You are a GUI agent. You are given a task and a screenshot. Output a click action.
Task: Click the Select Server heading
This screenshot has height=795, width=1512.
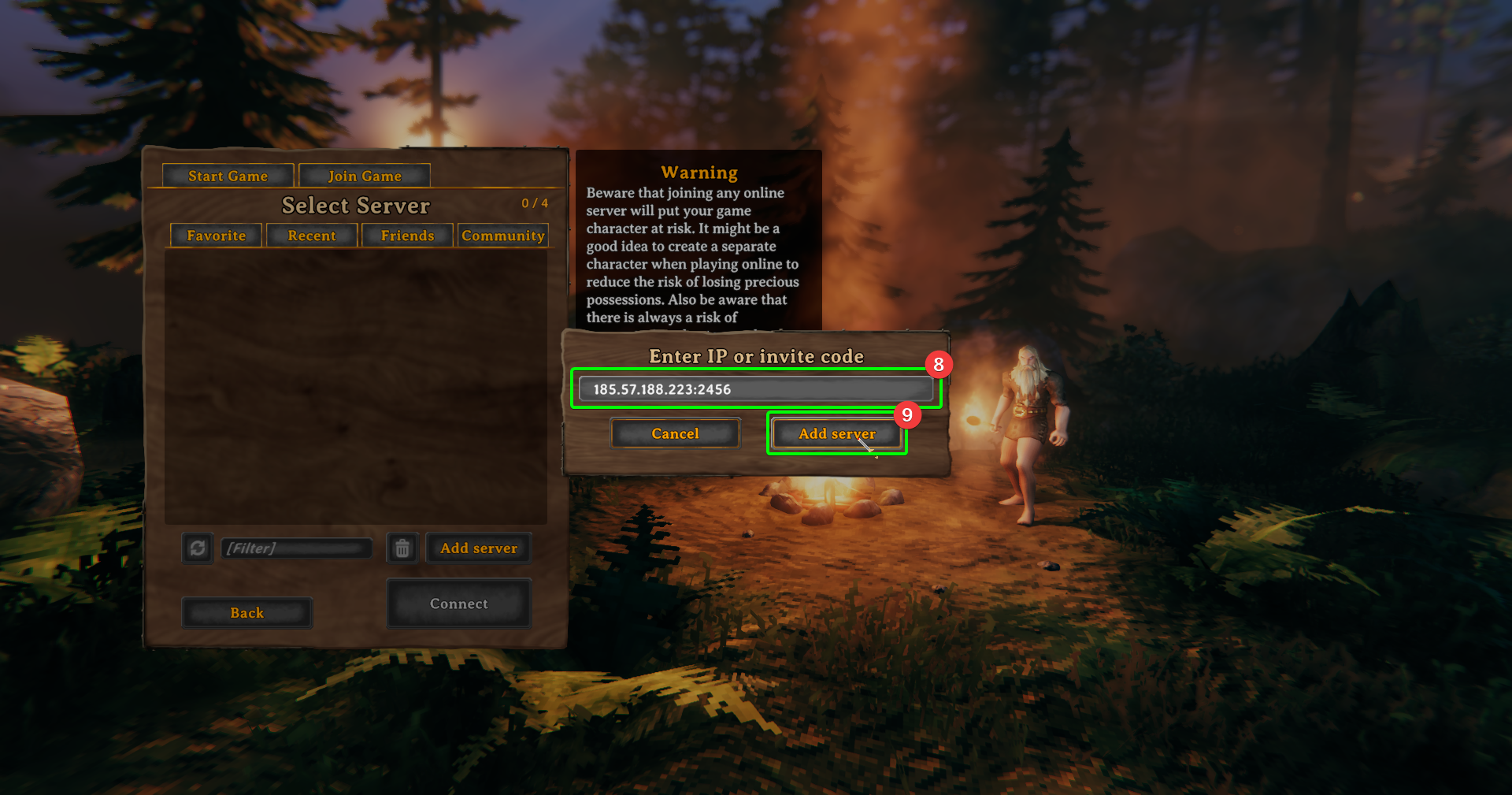click(356, 206)
